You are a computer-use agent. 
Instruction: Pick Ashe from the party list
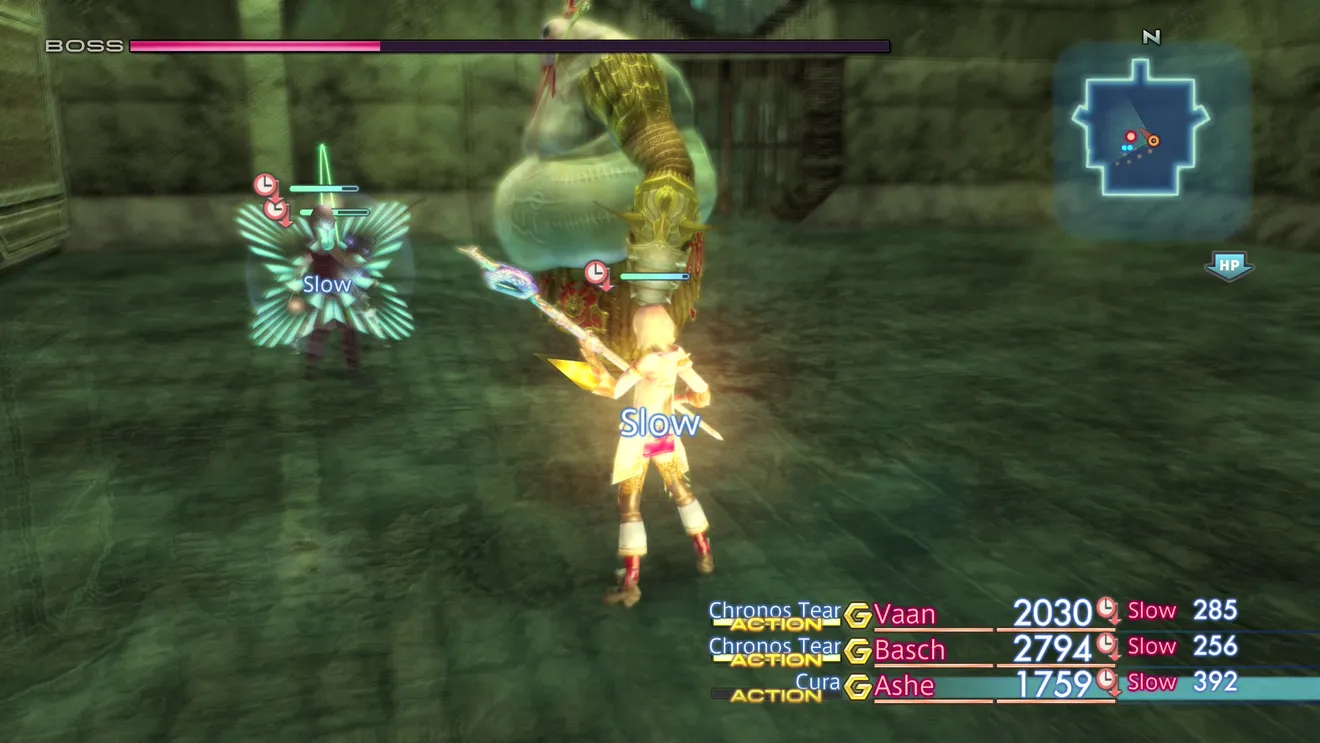[x=904, y=686]
